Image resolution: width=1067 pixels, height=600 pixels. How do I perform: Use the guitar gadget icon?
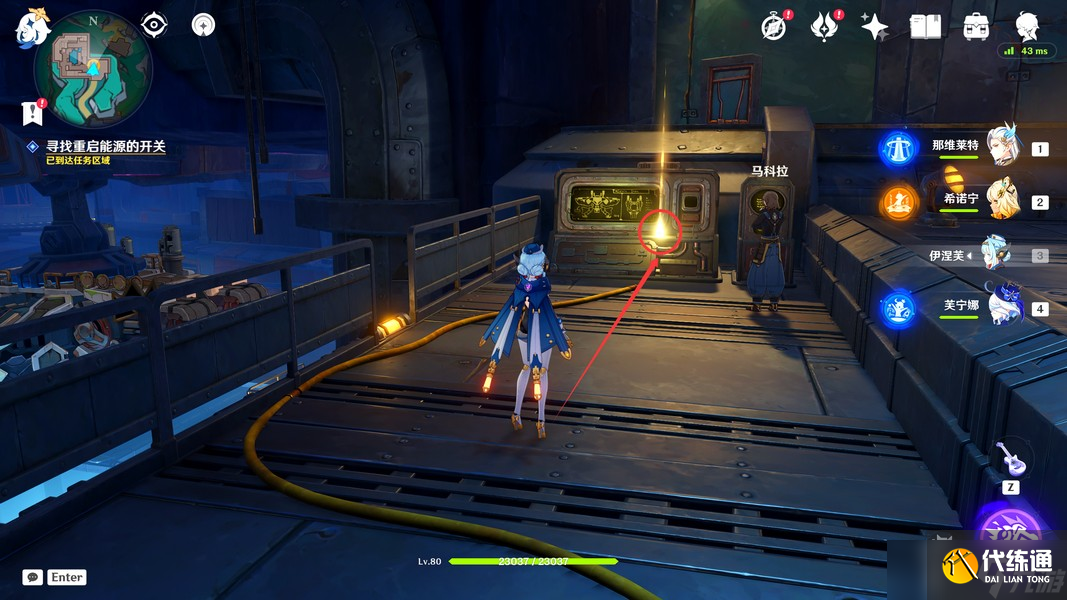coord(1010,459)
